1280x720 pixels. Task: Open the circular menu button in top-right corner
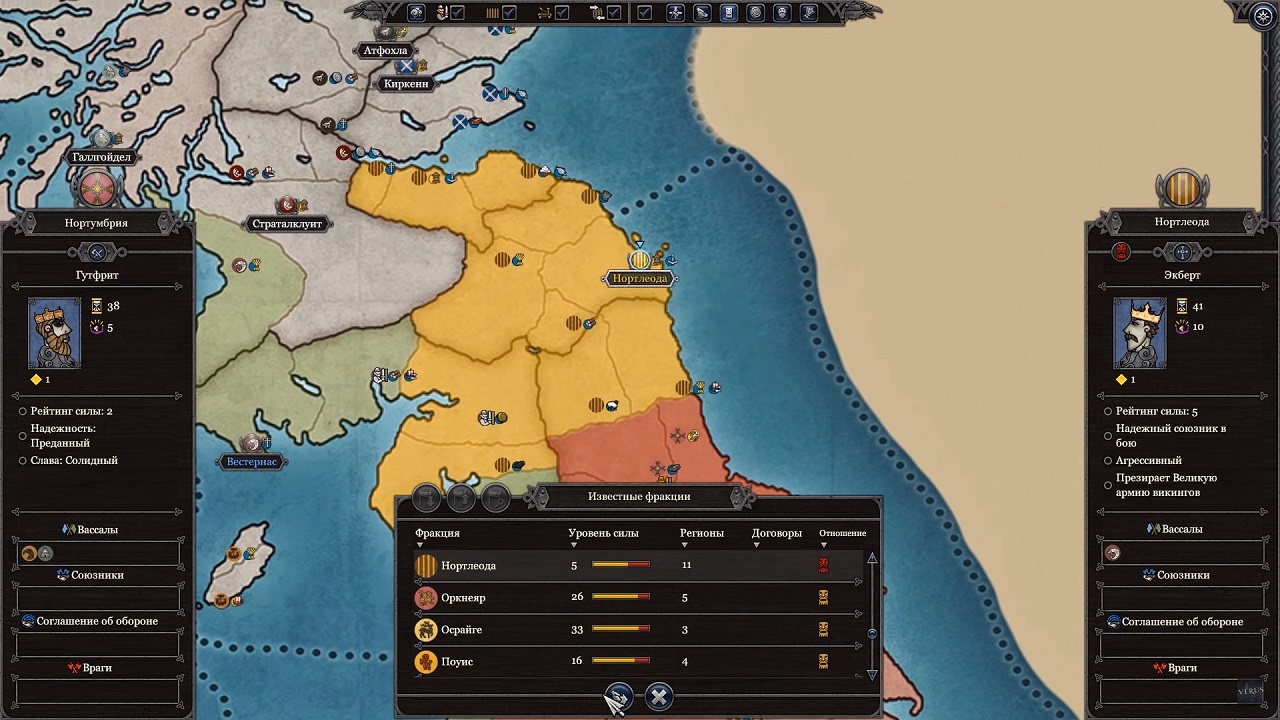[x=1264, y=14]
